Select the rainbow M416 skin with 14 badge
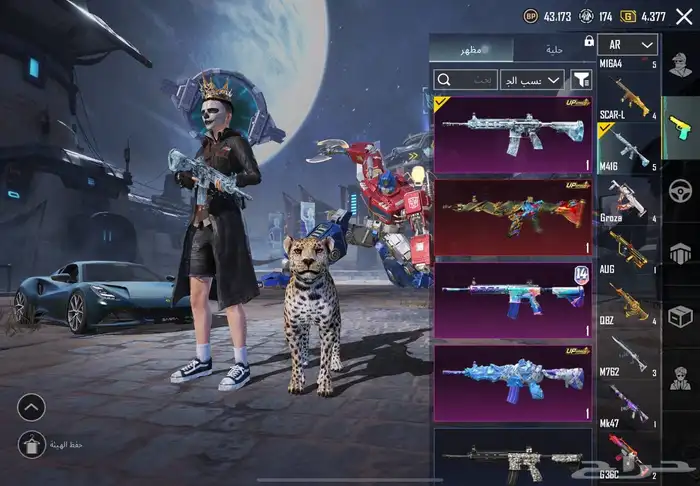The height and width of the screenshot is (486, 700). tap(513, 300)
